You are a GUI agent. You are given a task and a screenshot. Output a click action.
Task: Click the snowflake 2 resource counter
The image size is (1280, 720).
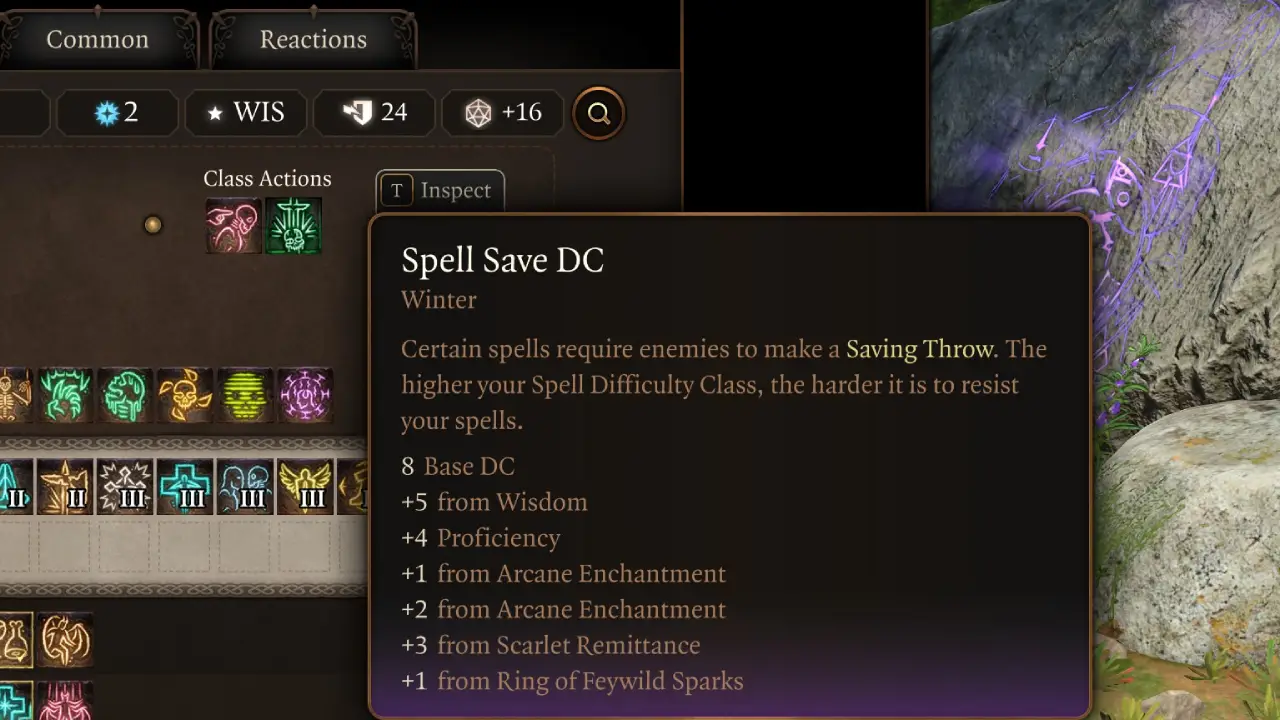point(117,112)
